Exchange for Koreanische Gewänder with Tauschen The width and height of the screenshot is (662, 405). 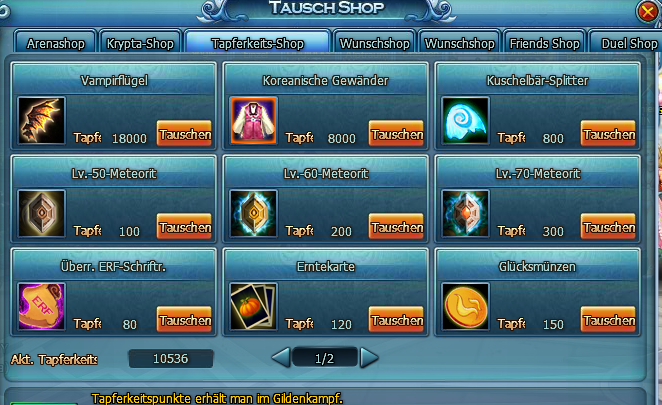(396, 134)
